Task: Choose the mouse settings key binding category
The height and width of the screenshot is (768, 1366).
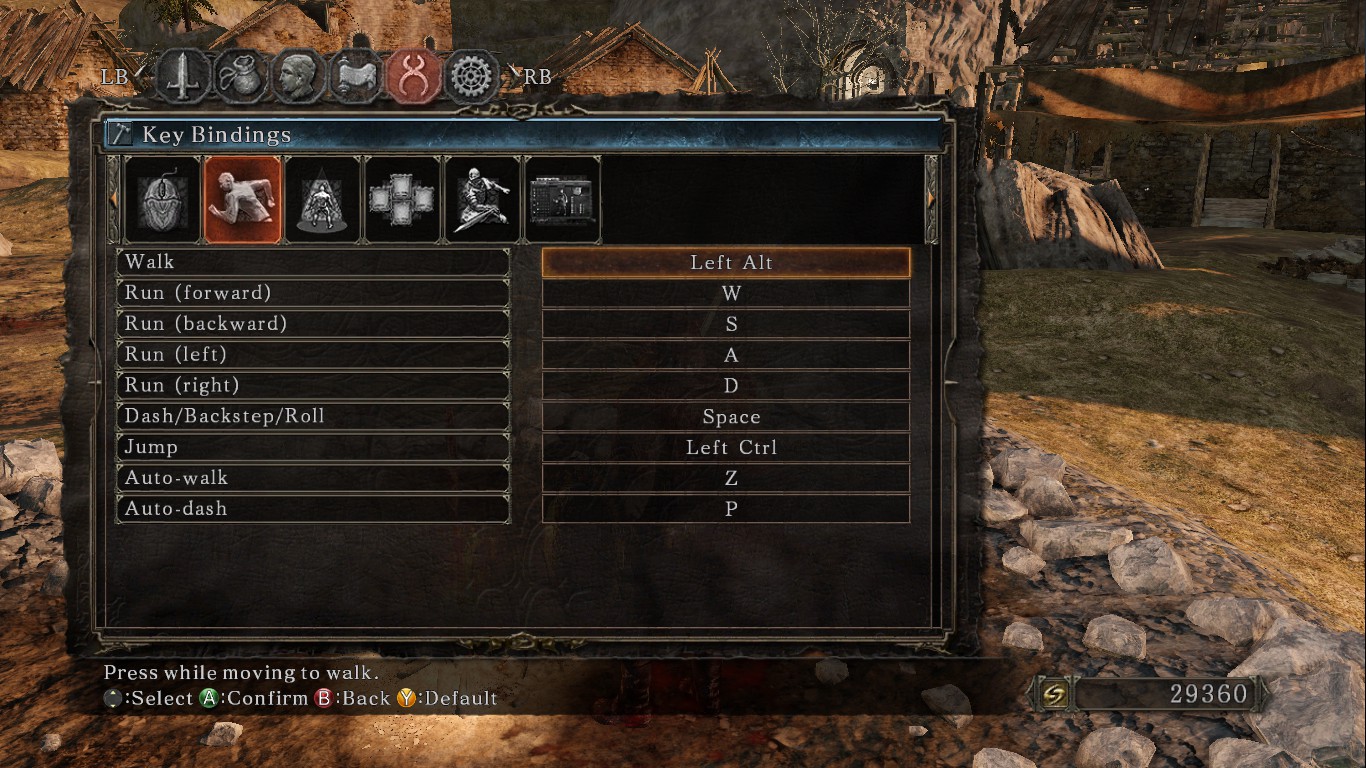Action: coord(162,200)
